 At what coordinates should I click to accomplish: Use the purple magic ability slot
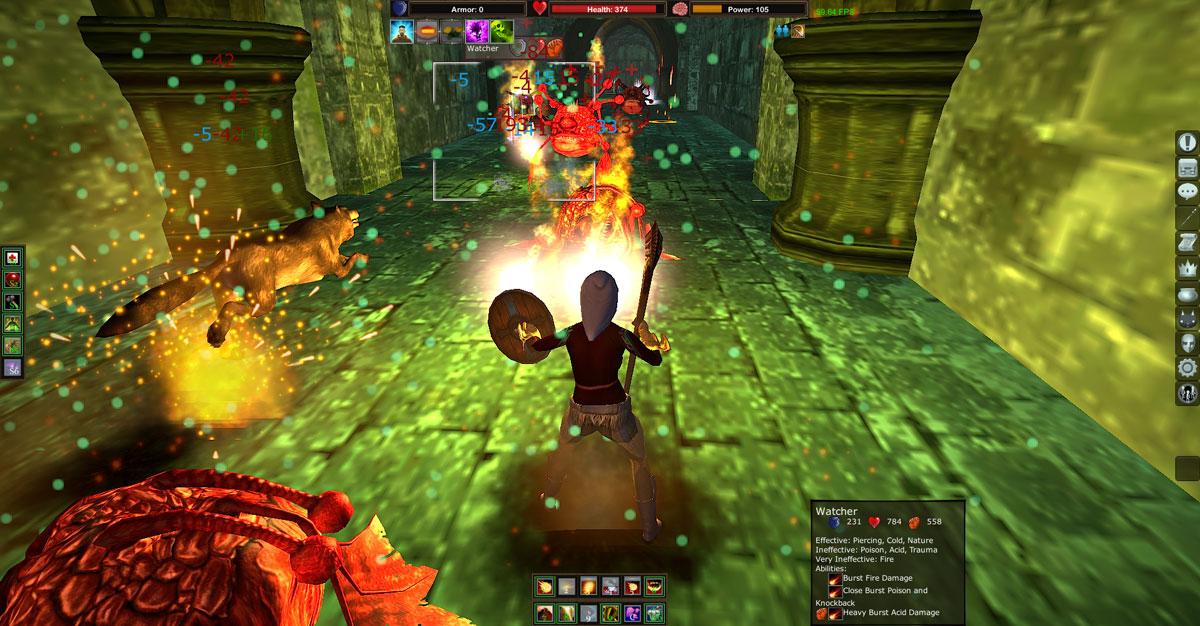[x=632, y=611]
